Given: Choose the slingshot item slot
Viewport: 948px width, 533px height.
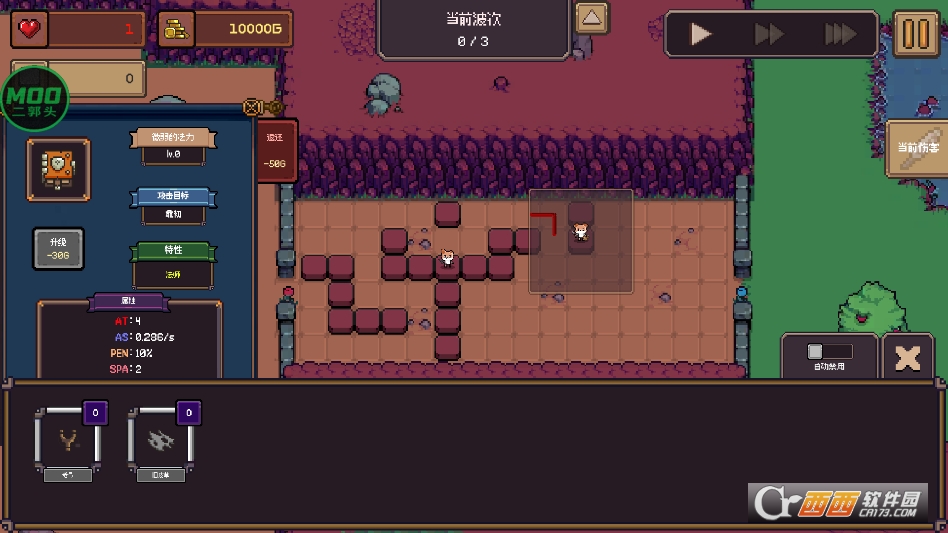Looking at the screenshot, I should pyautogui.click(x=68, y=439).
